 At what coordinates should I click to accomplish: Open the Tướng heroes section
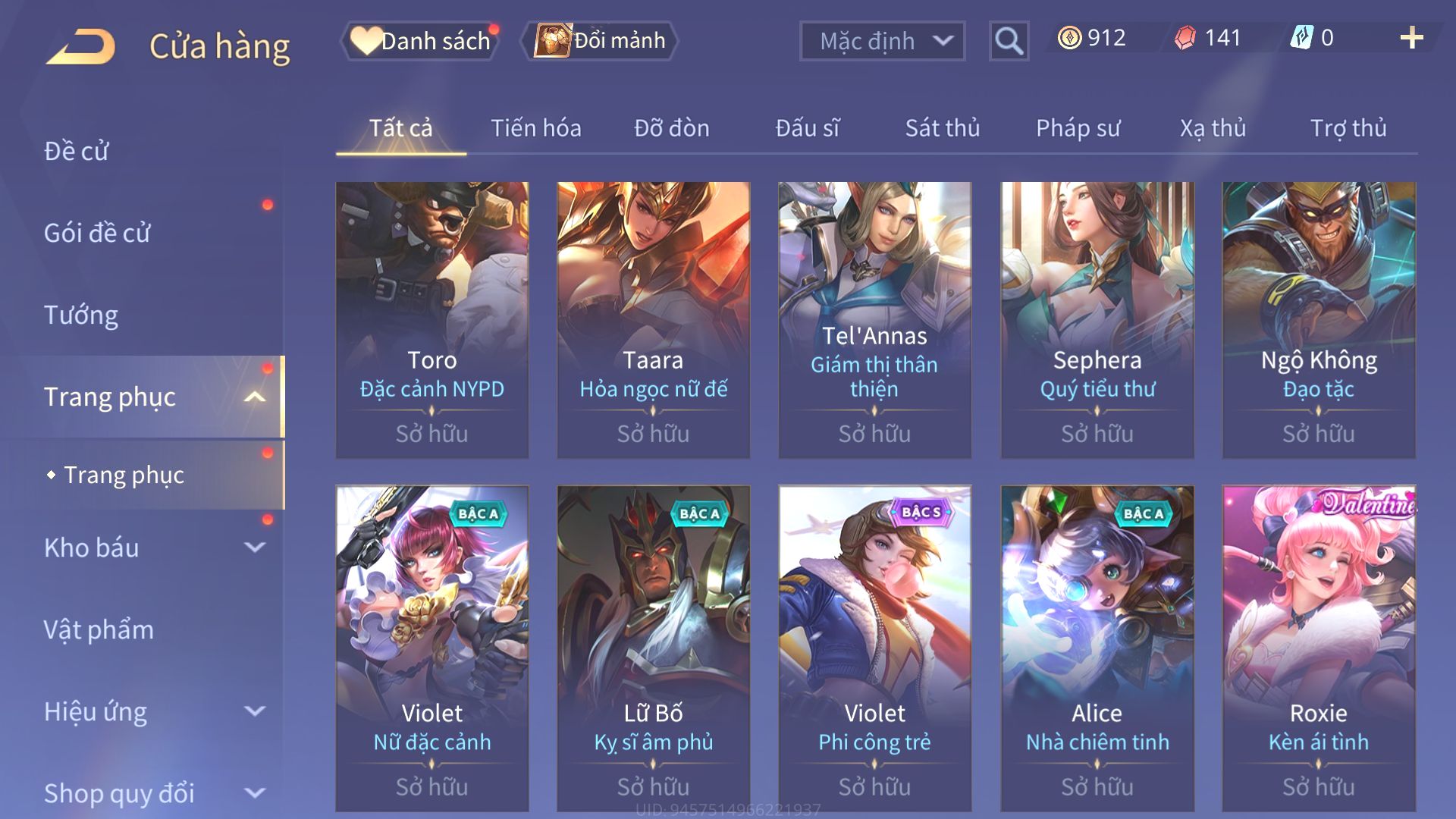[x=81, y=315]
